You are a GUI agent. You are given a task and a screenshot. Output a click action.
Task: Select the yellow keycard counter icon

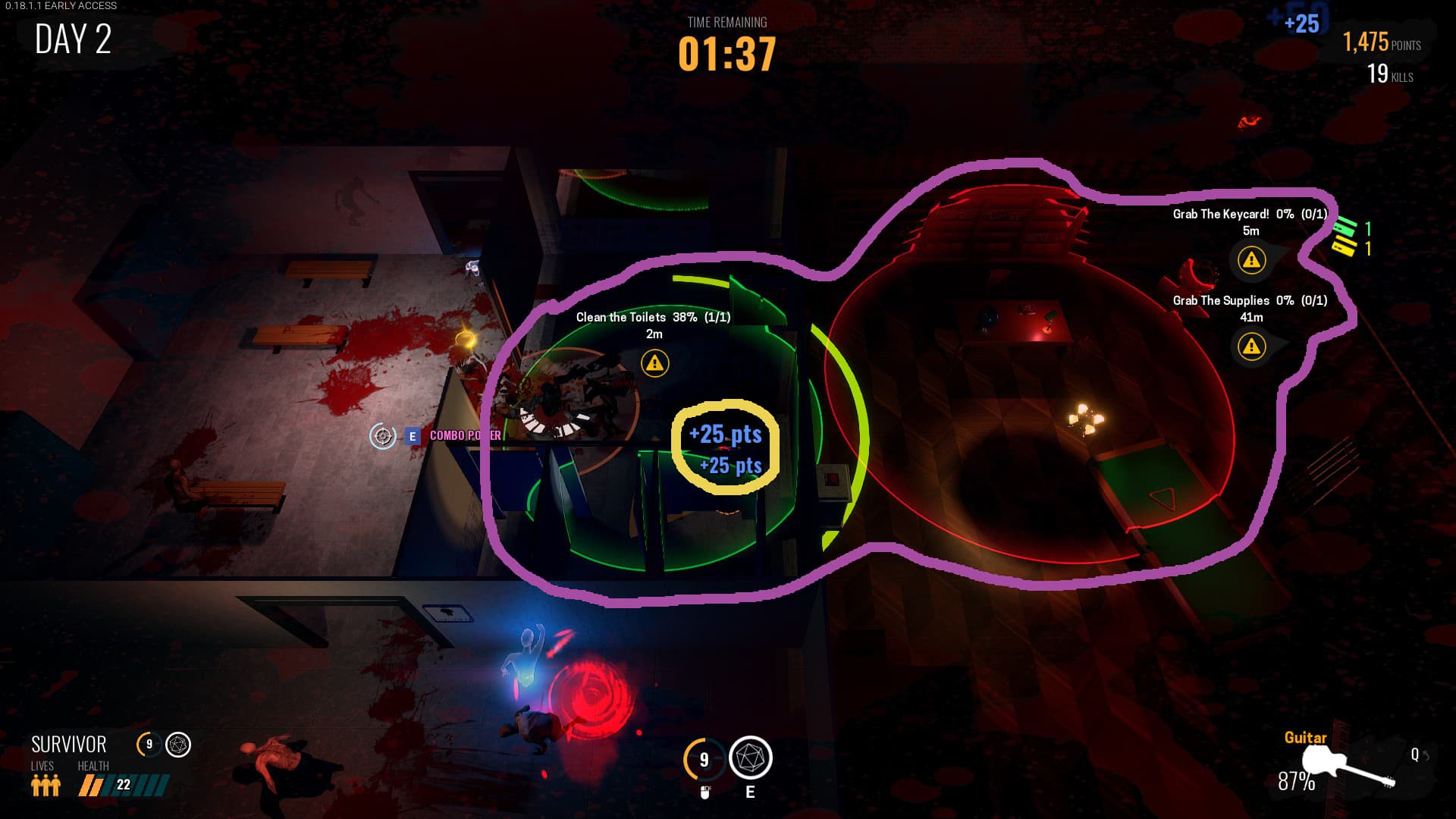[x=1344, y=246]
